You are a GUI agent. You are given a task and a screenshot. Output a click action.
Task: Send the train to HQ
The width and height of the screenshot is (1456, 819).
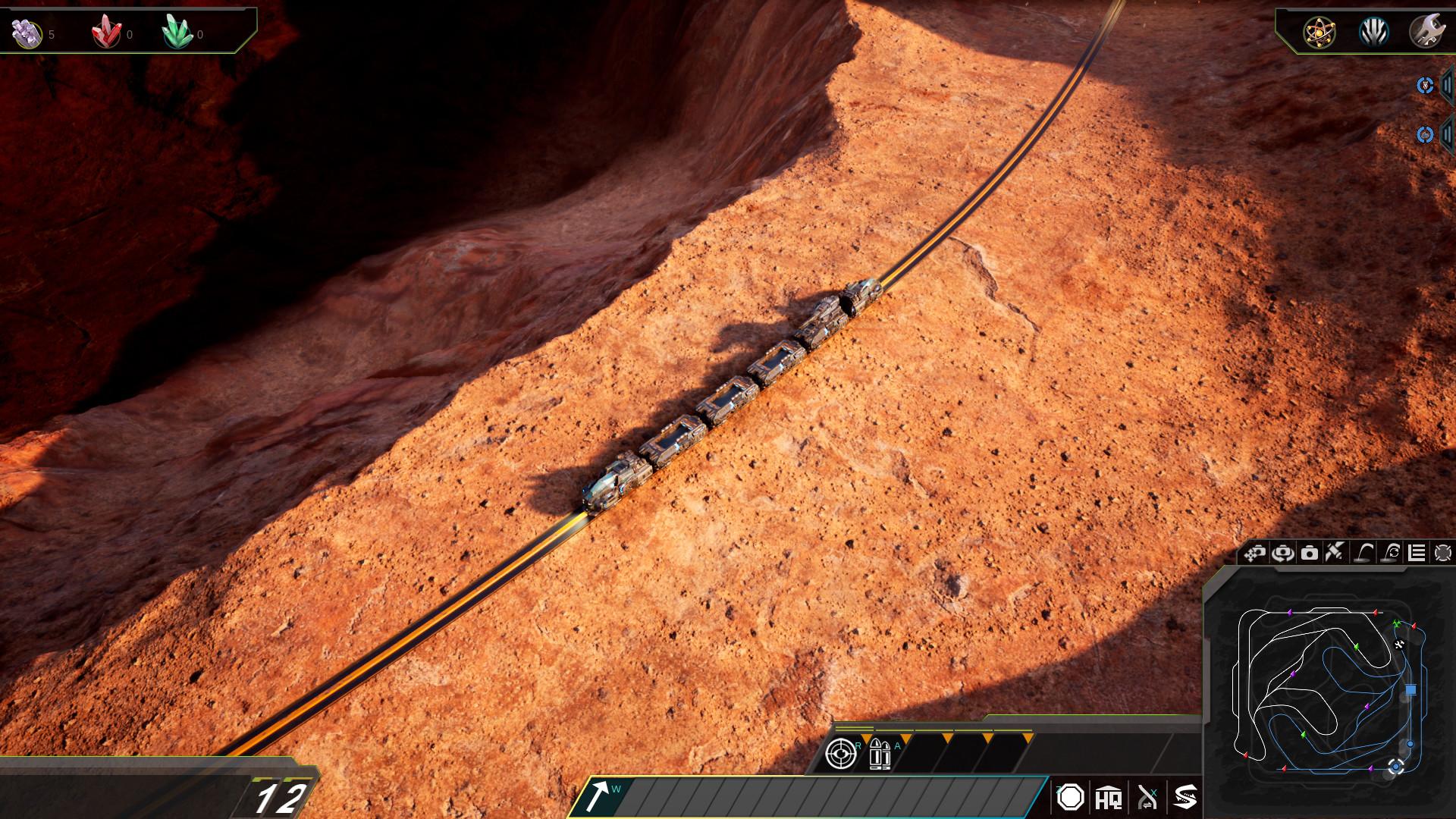coord(1108,798)
